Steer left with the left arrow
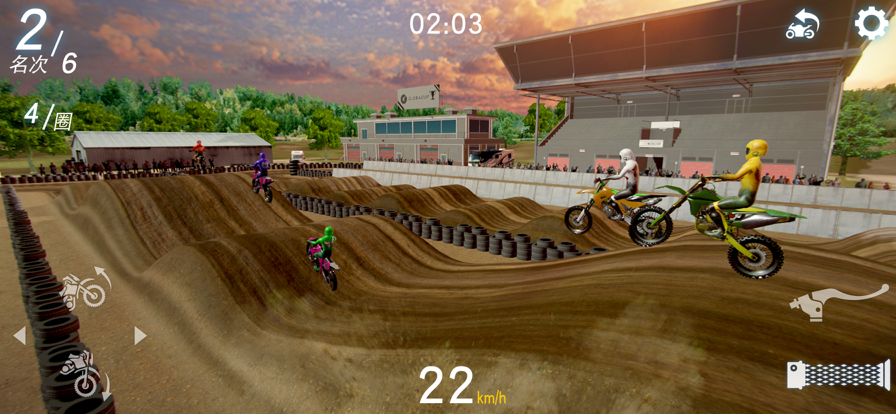 [x=19, y=336]
